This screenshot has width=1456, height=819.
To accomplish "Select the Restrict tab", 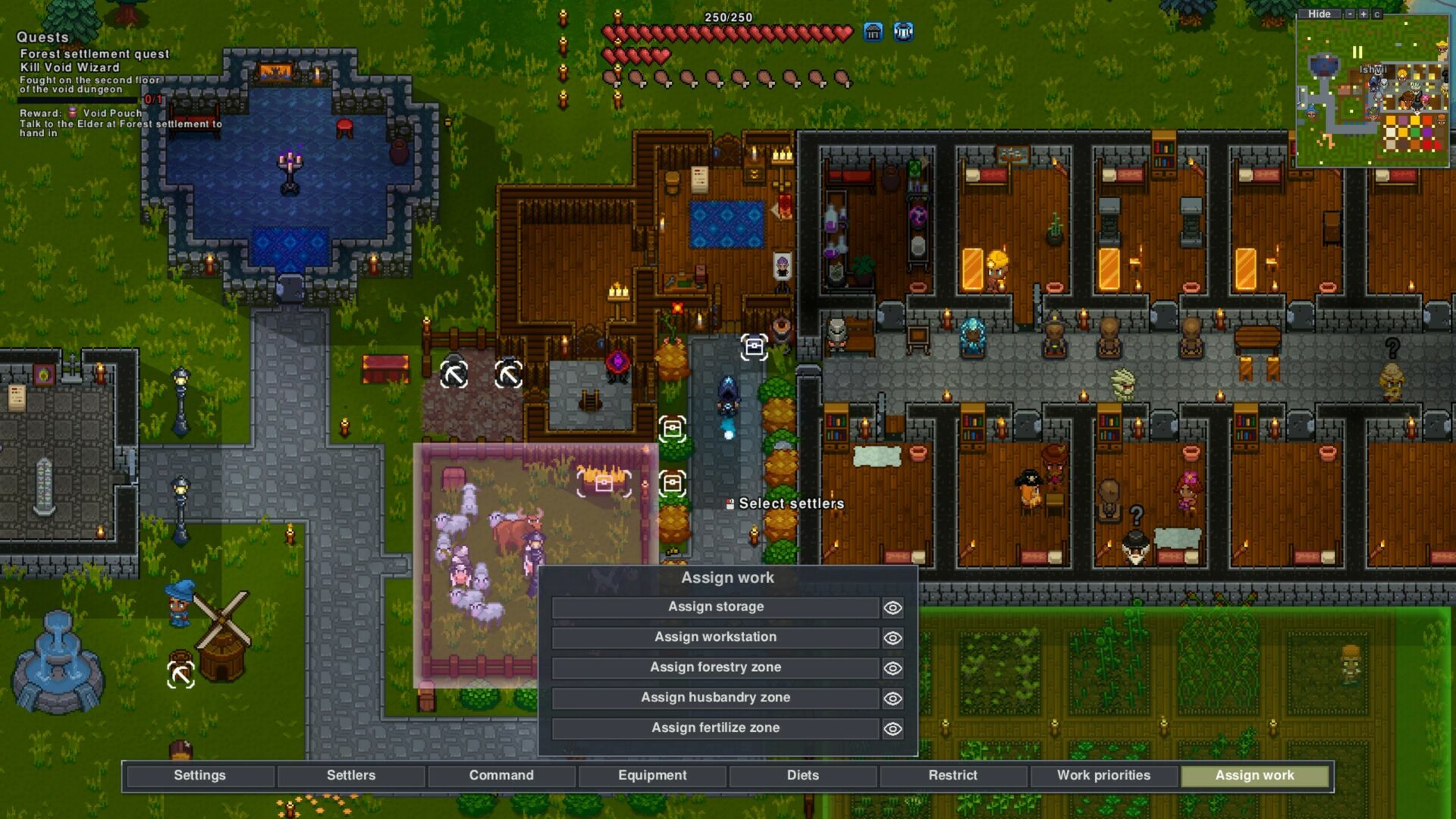I will (952, 776).
